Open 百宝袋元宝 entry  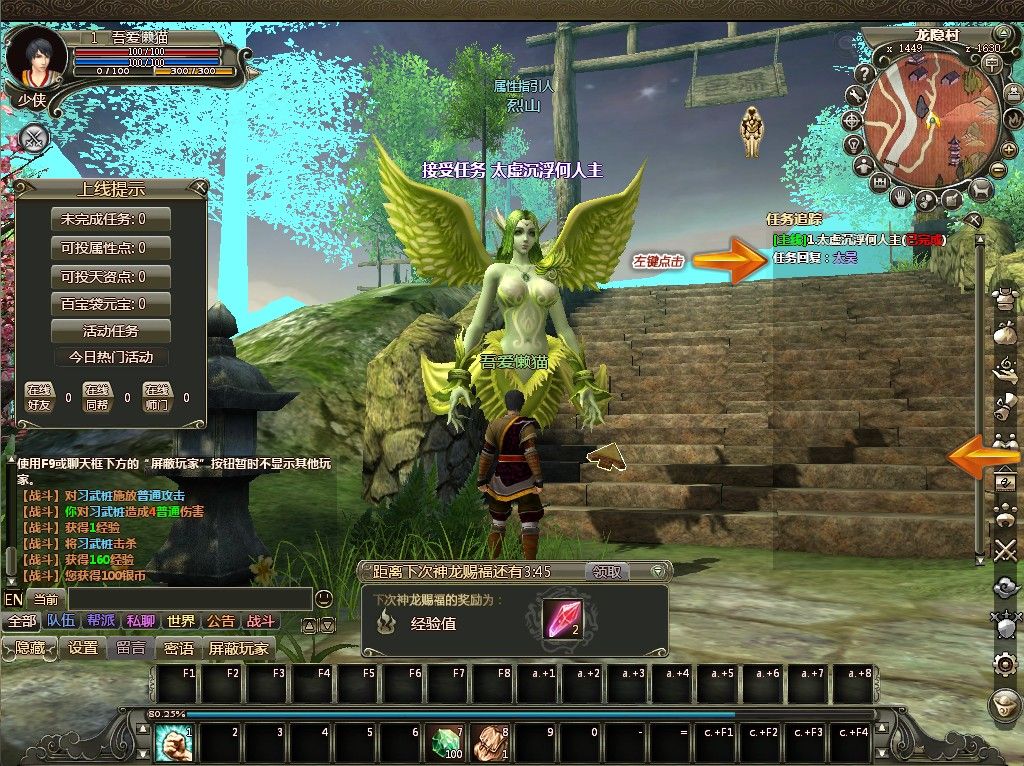point(111,304)
